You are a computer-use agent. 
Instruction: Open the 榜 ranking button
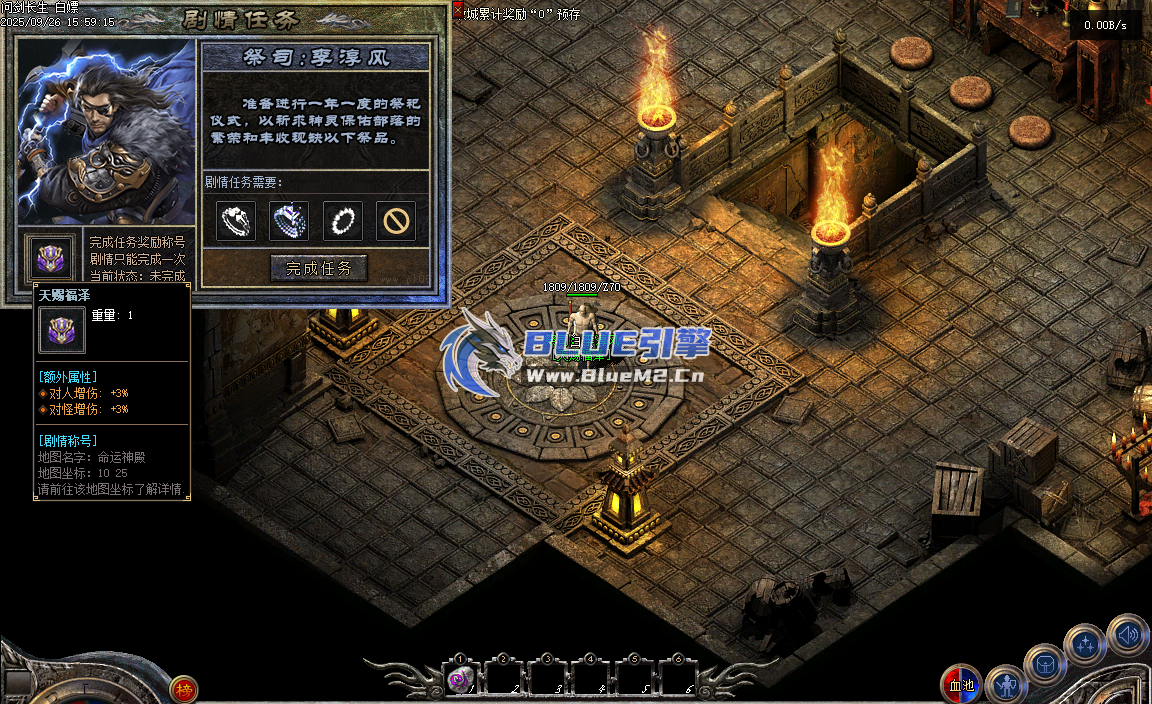[x=183, y=688]
